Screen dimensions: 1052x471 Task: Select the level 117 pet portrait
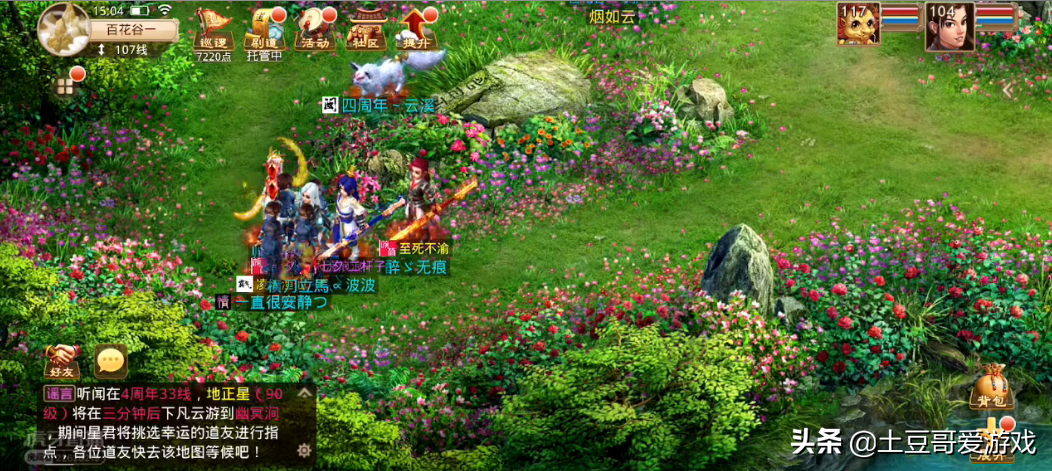(x=858, y=25)
